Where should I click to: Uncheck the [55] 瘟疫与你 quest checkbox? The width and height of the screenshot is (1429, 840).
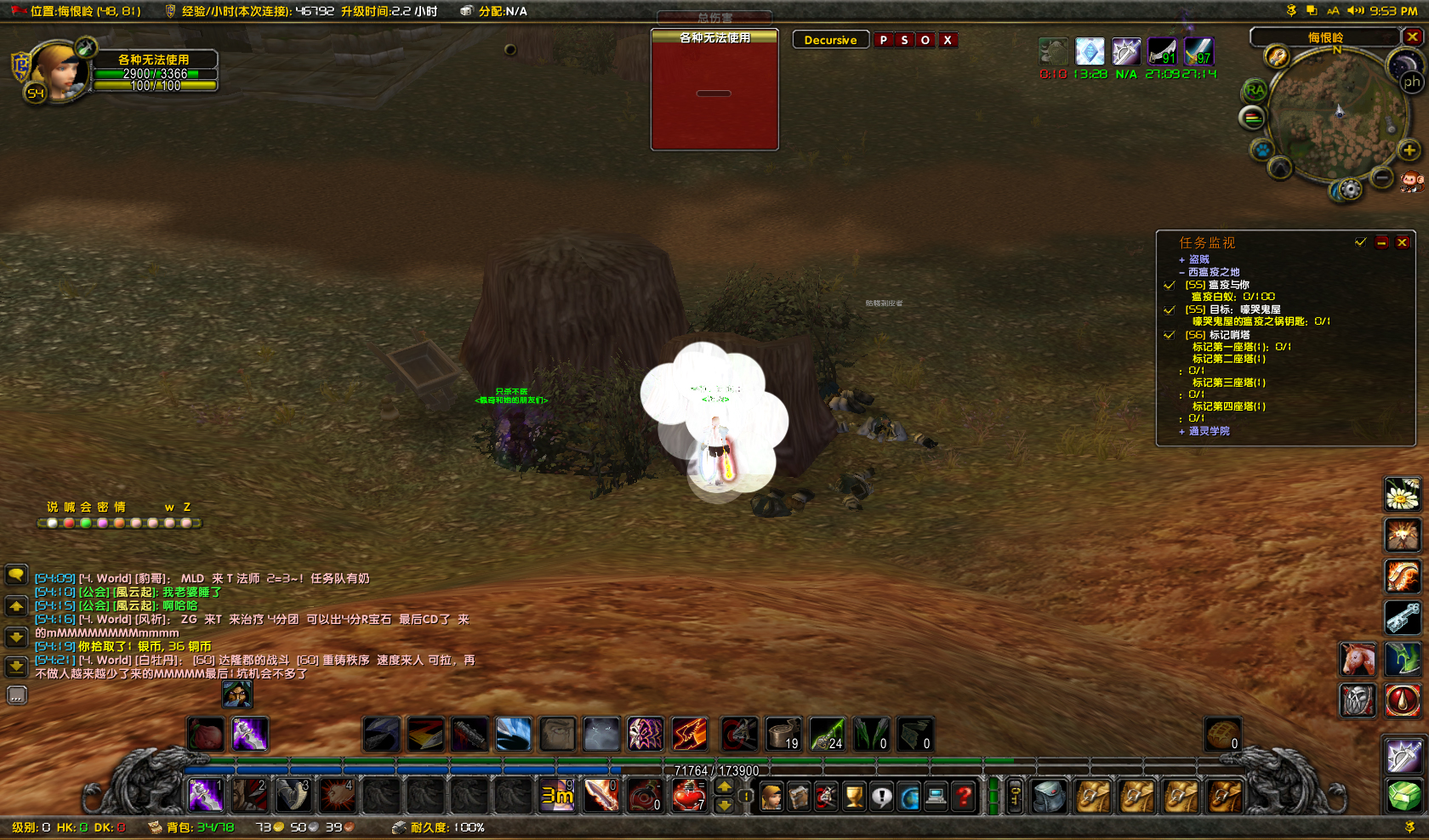click(1169, 286)
